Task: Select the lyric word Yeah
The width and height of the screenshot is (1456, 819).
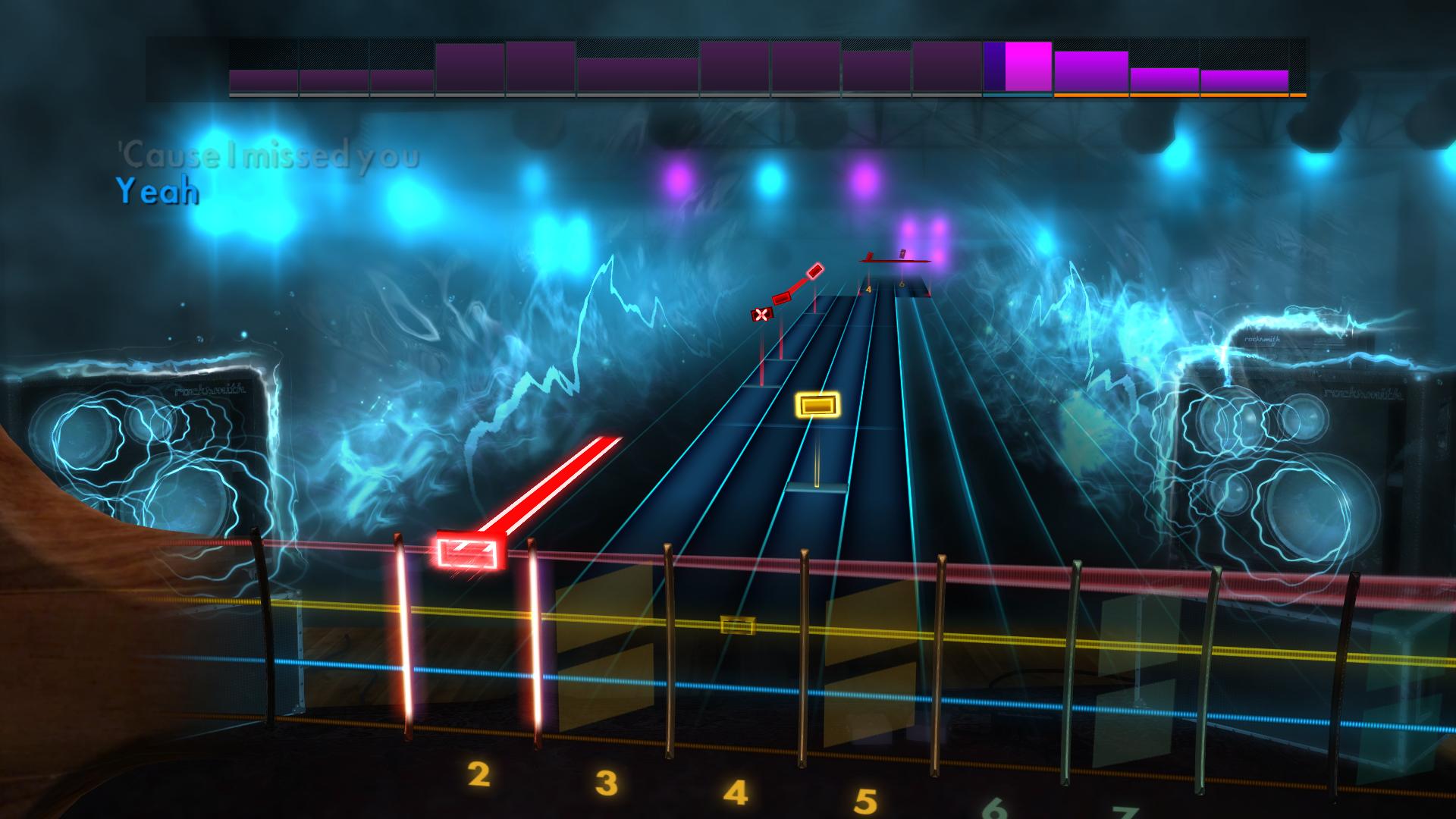Action: pos(157,192)
